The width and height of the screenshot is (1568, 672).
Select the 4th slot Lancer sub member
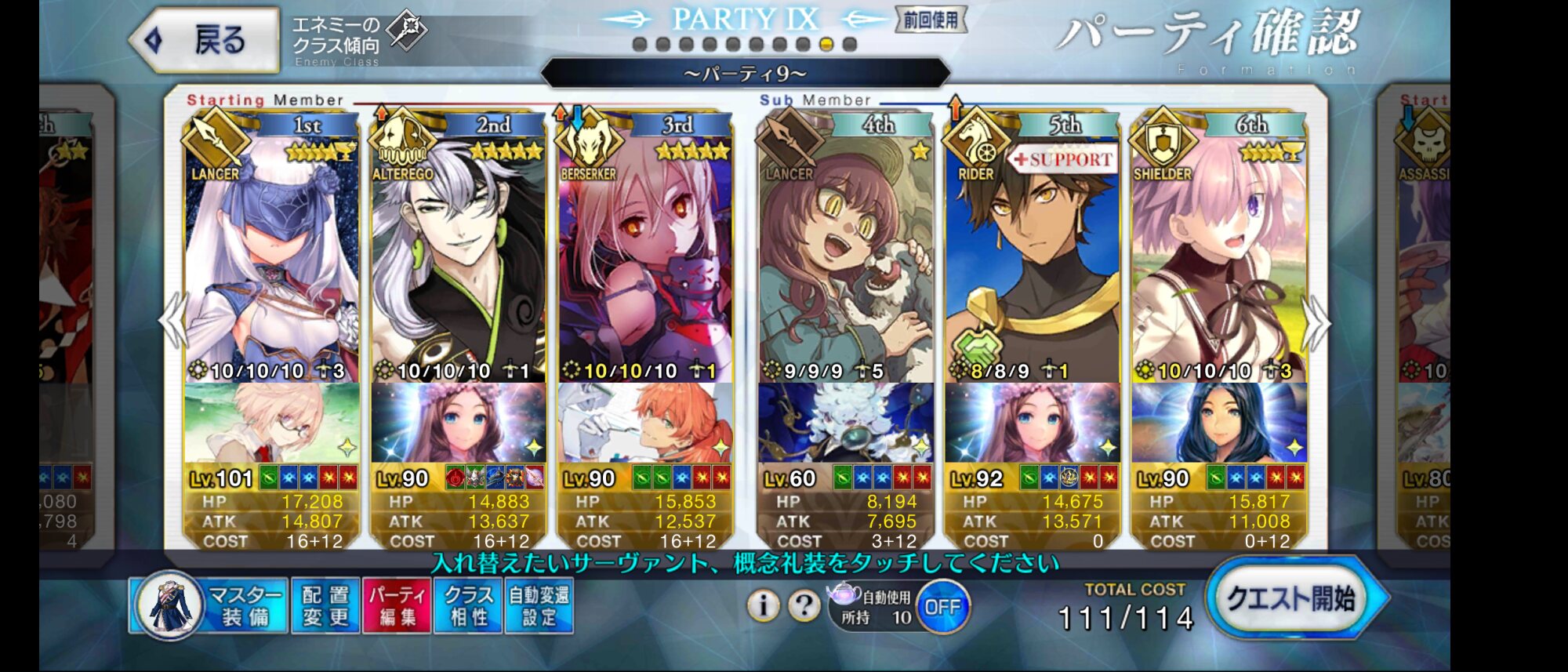click(x=845, y=259)
